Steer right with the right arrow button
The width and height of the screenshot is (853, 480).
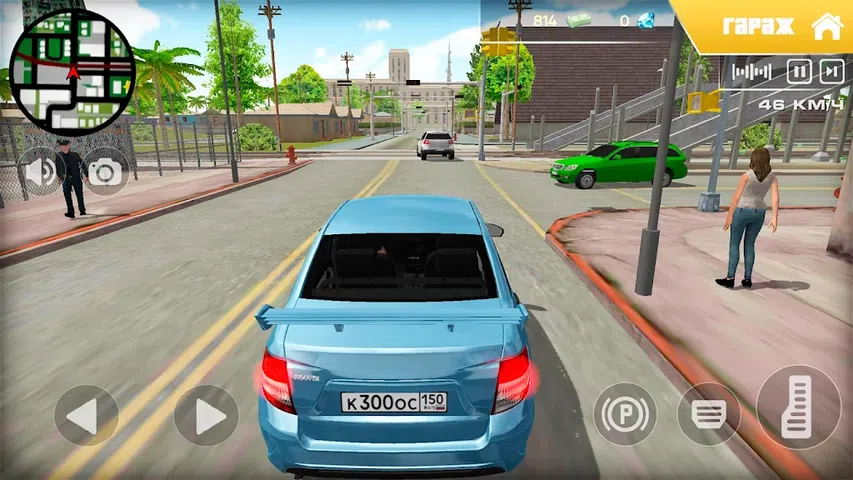(x=206, y=415)
